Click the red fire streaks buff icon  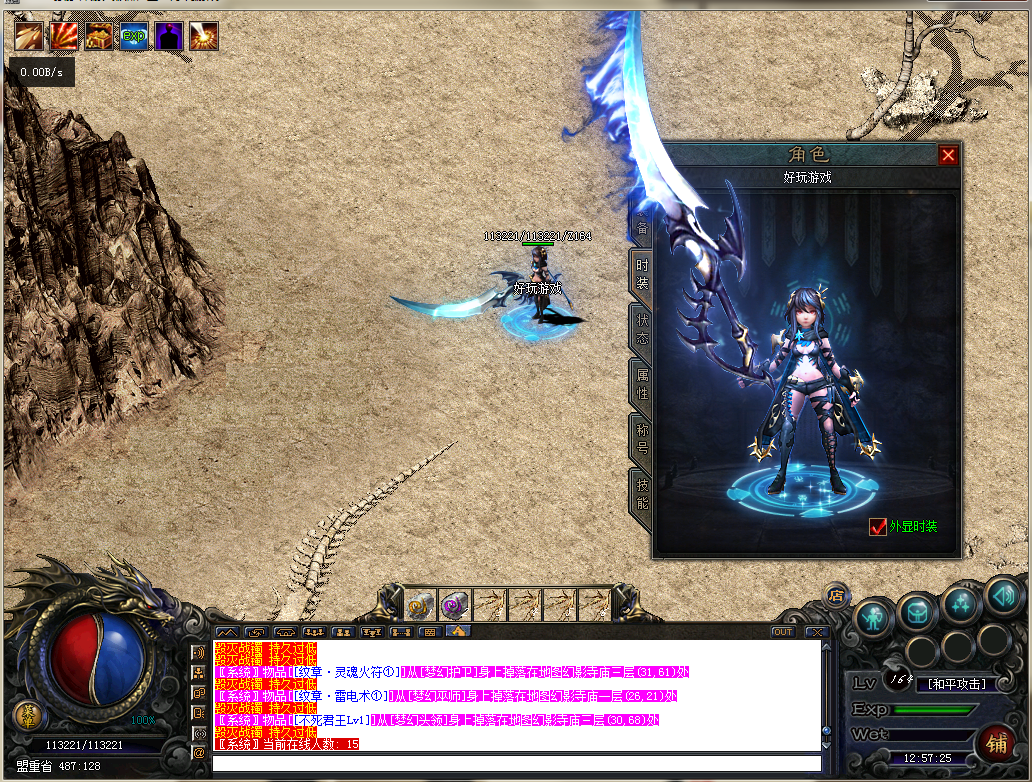64,36
